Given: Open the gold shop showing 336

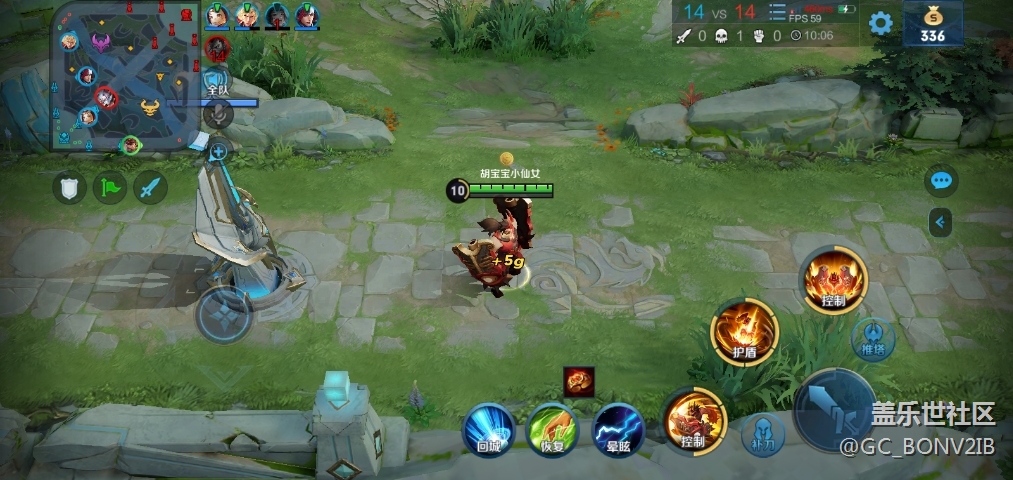Looking at the screenshot, I should tap(933, 24).
